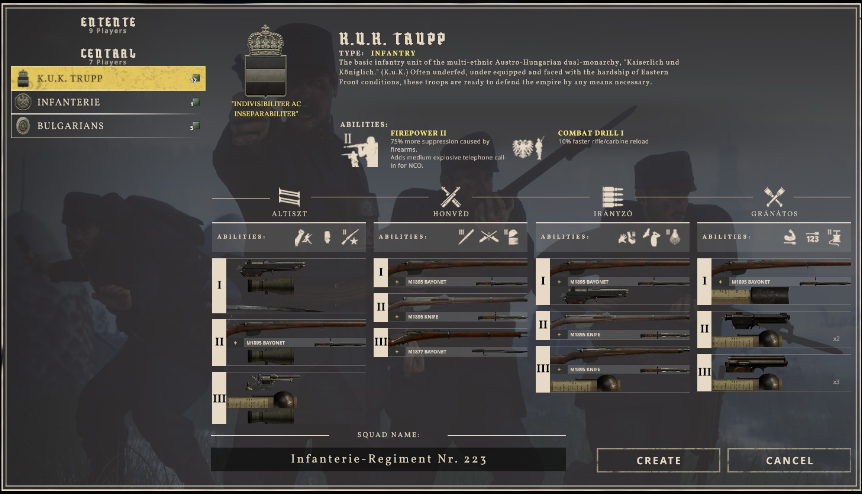Choose Altiszt loadout II with M1895 bayonet

296,340
